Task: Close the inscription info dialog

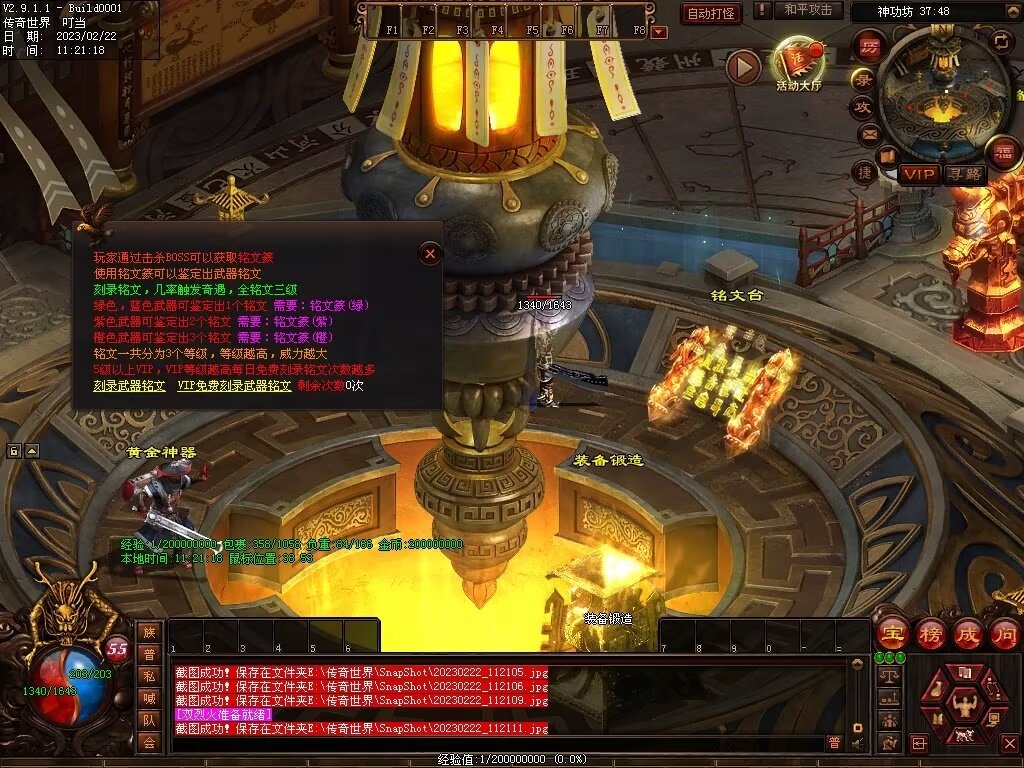Action: [430, 254]
